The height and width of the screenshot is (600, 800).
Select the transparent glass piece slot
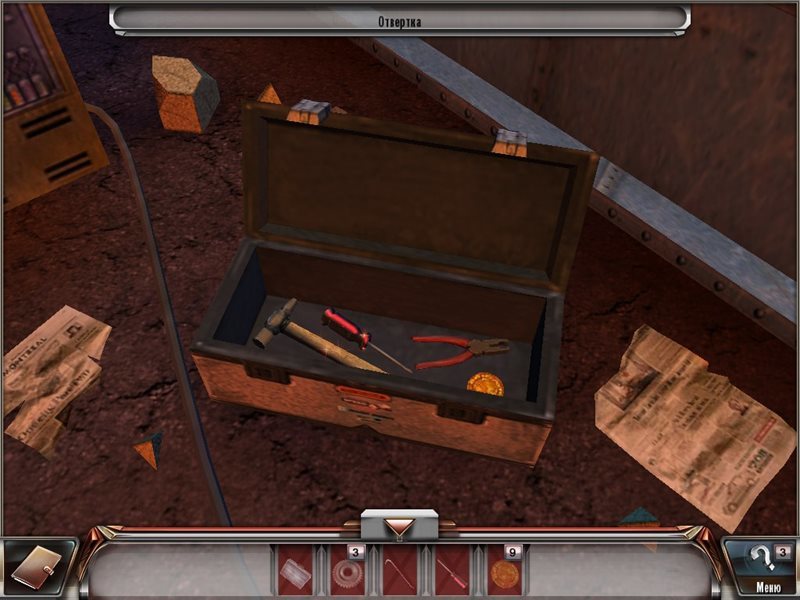pos(295,573)
